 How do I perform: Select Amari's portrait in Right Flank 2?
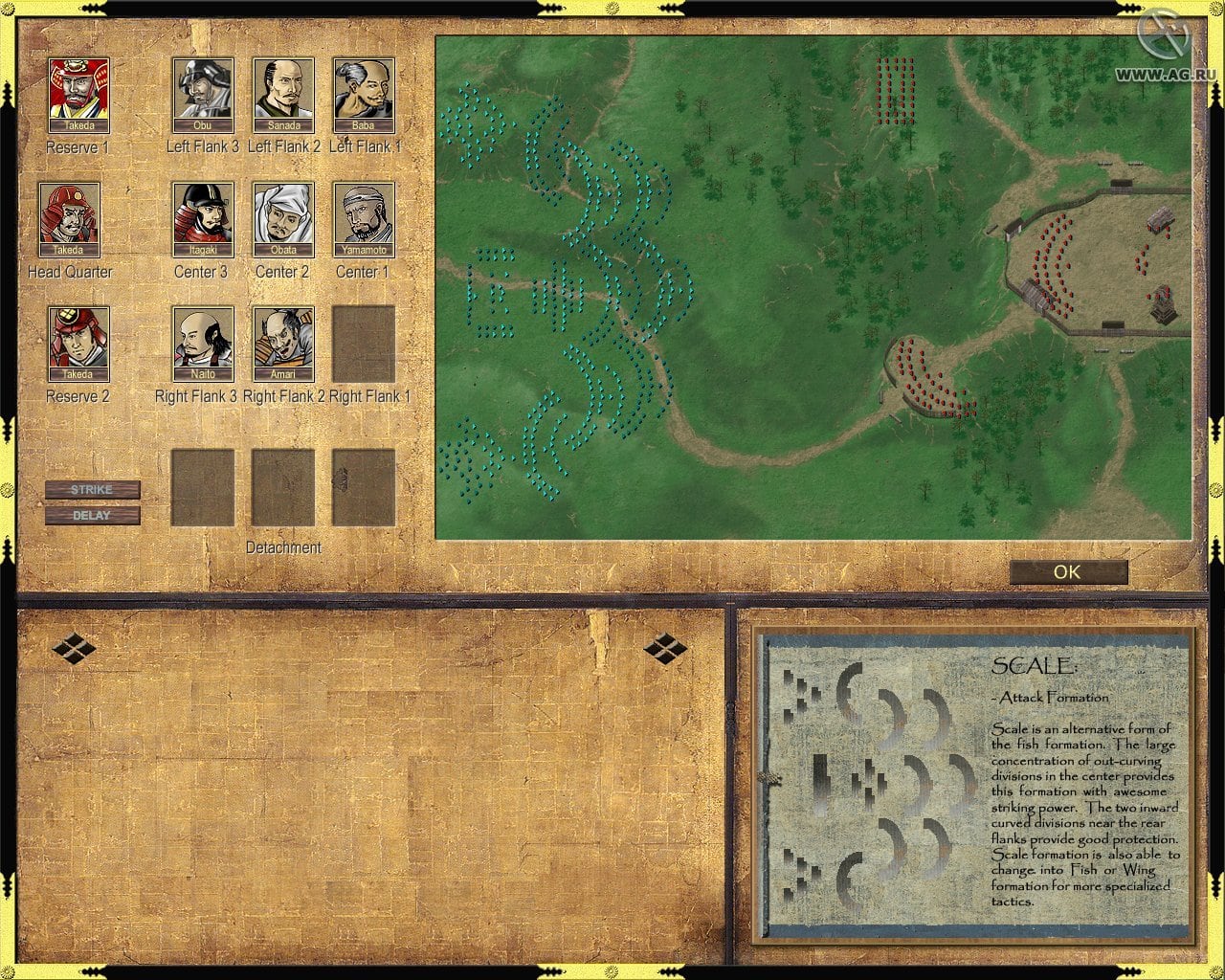pos(283,344)
